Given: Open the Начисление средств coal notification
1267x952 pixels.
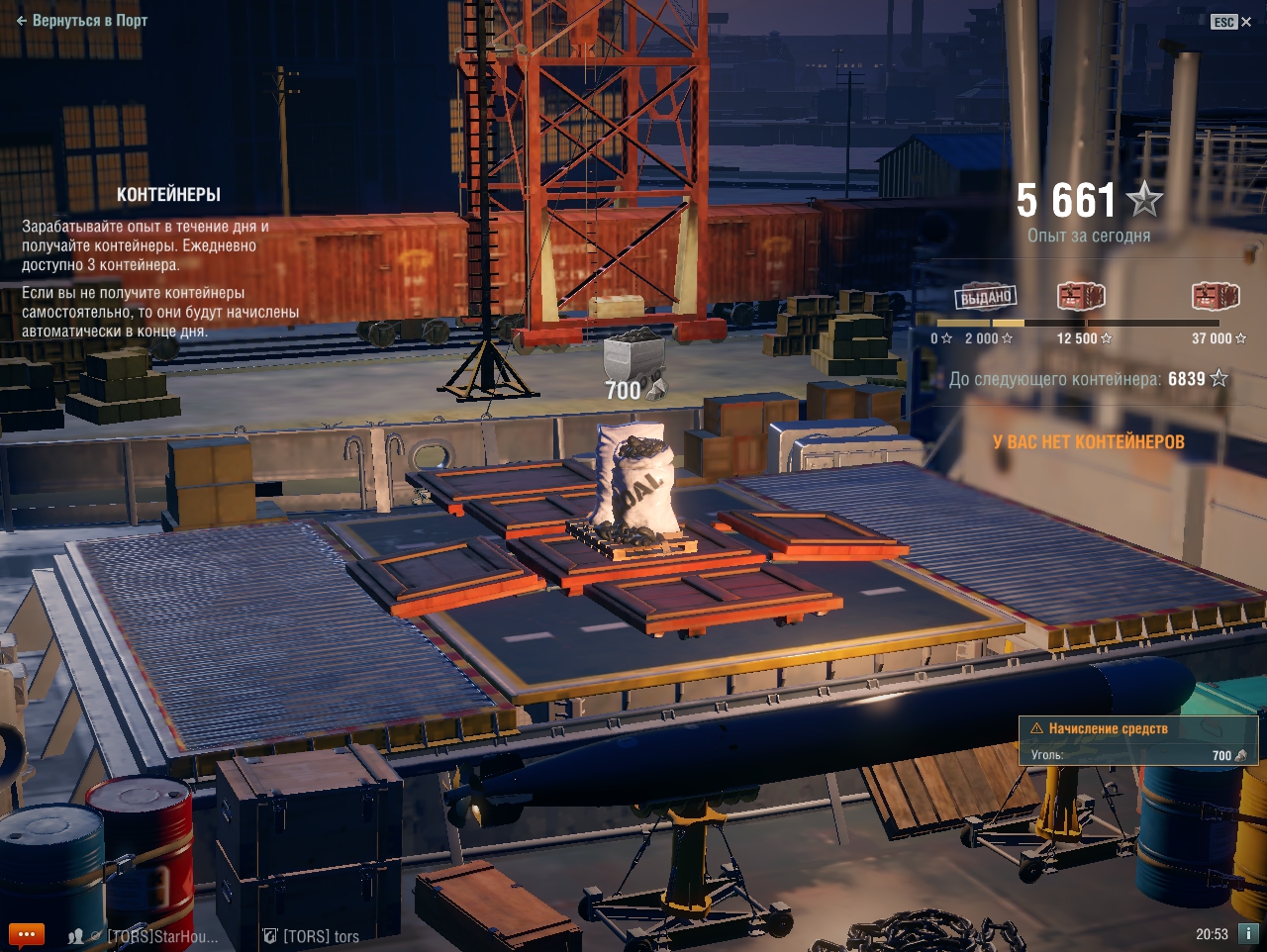Looking at the screenshot, I should point(1137,741).
